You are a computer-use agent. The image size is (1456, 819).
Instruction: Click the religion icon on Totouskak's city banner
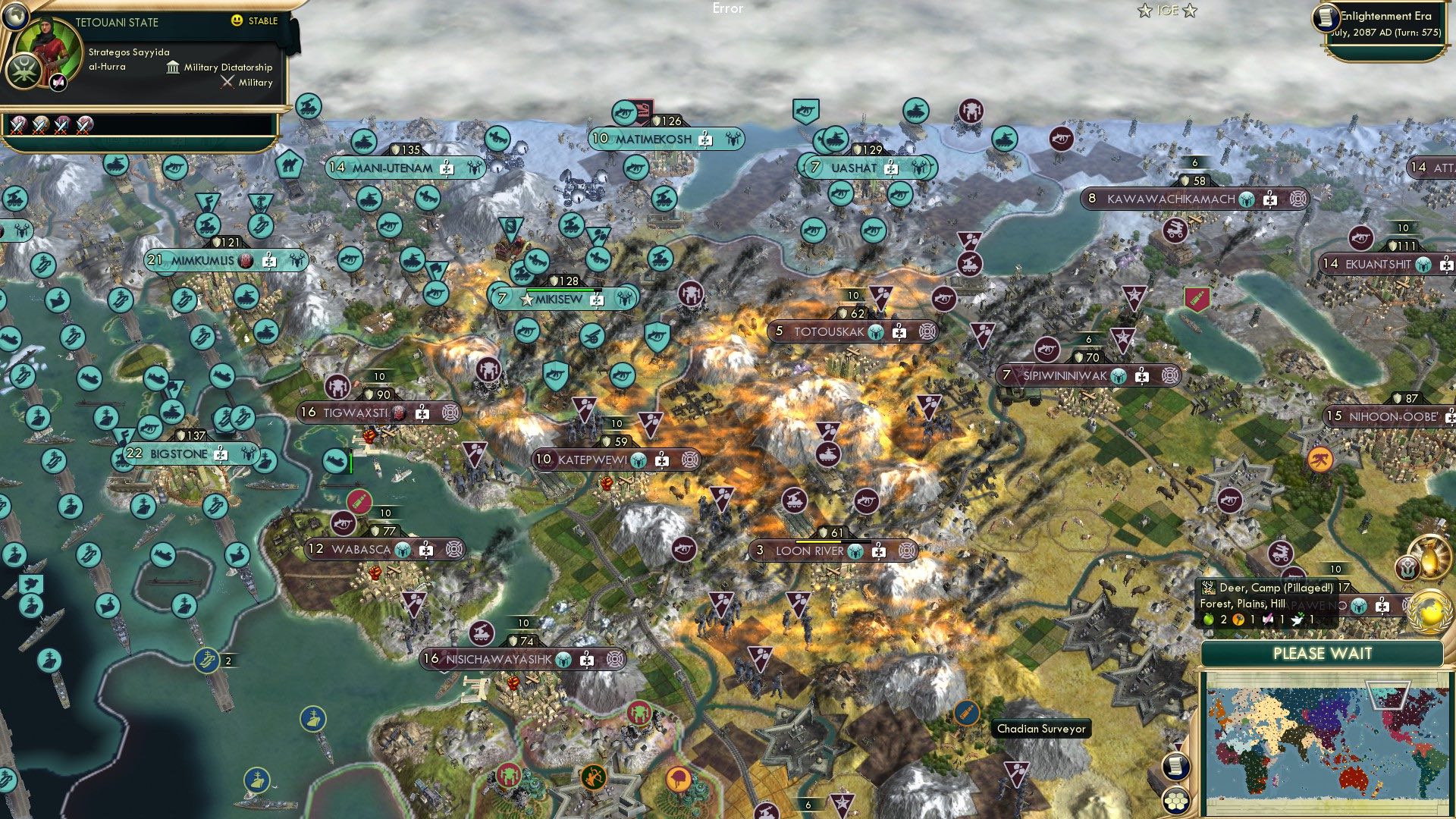[x=874, y=331]
